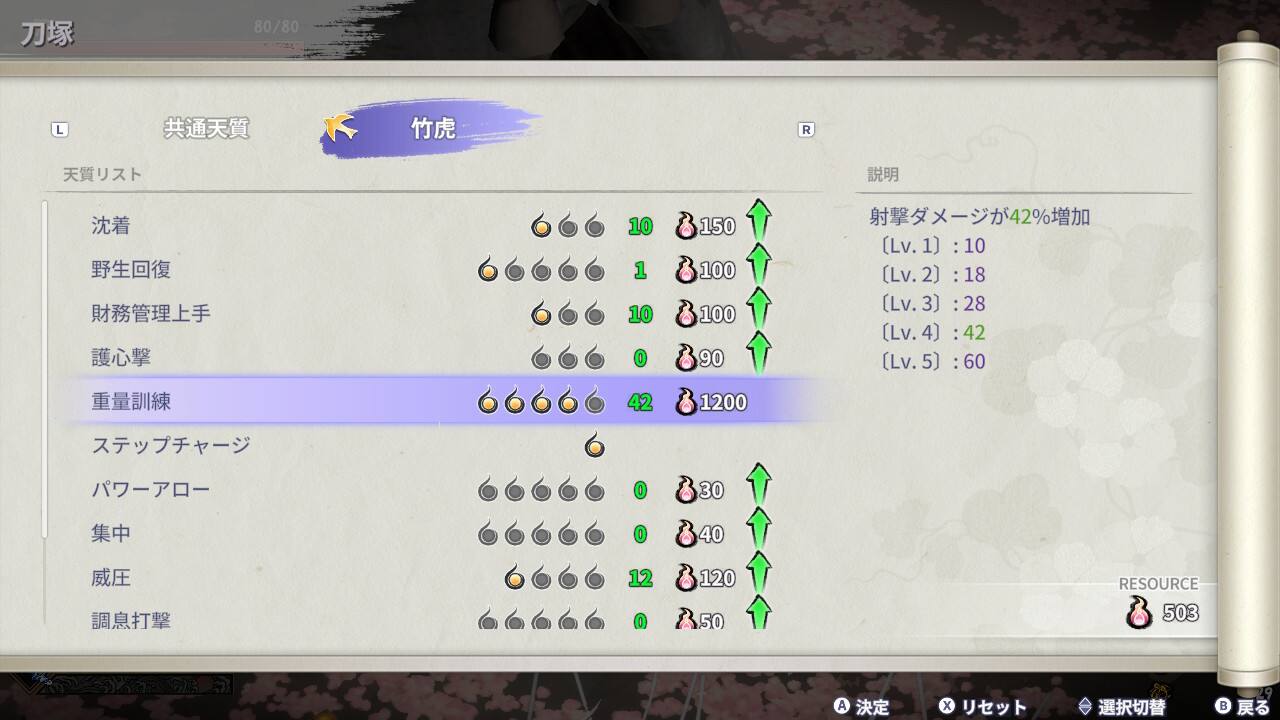1280x720 pixels.
Task: Select the 調息打撃 talent row
Action: tap(131, 620)
